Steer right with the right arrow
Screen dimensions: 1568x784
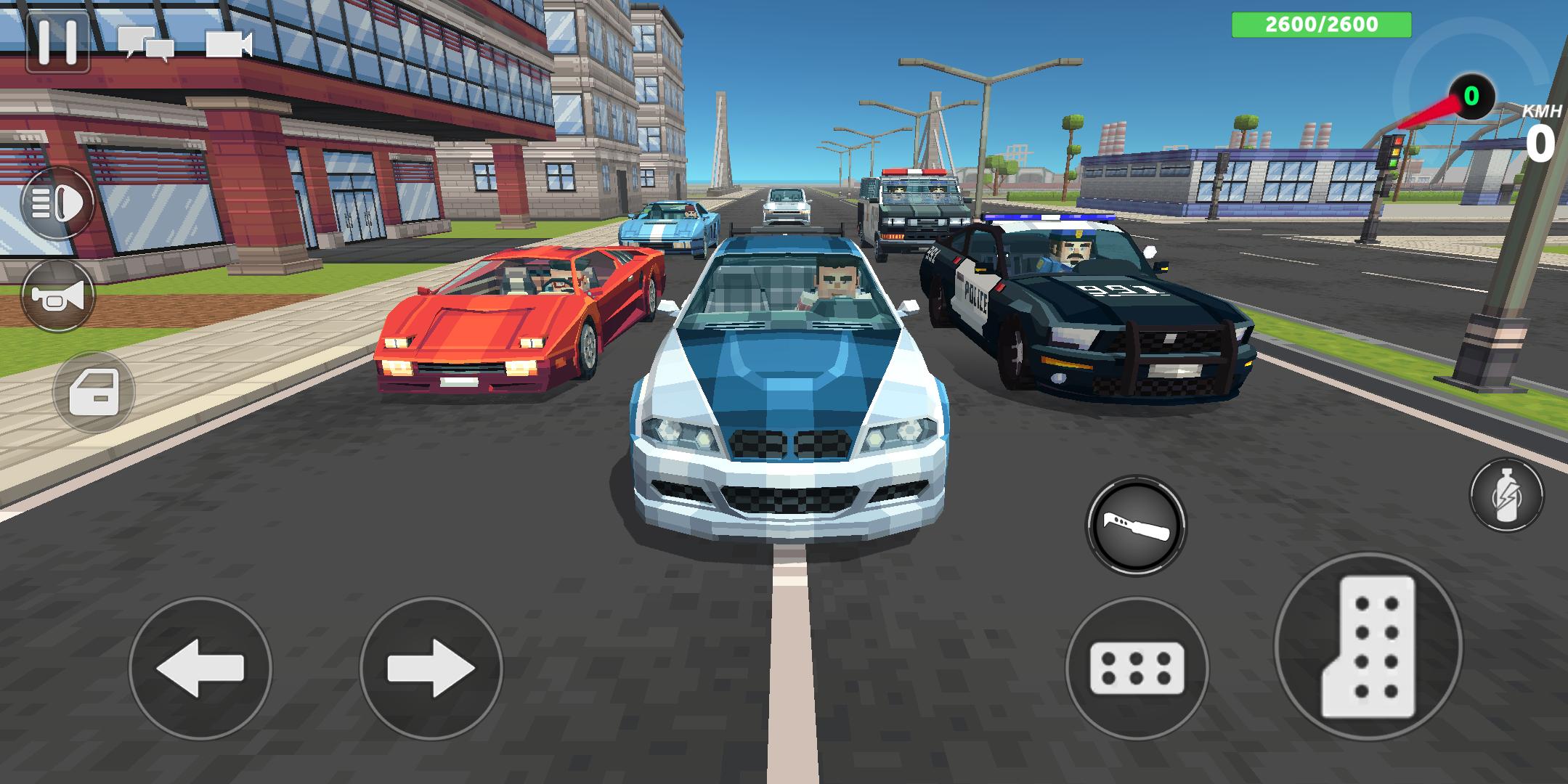pyautogui.click(x=424, y=671)
